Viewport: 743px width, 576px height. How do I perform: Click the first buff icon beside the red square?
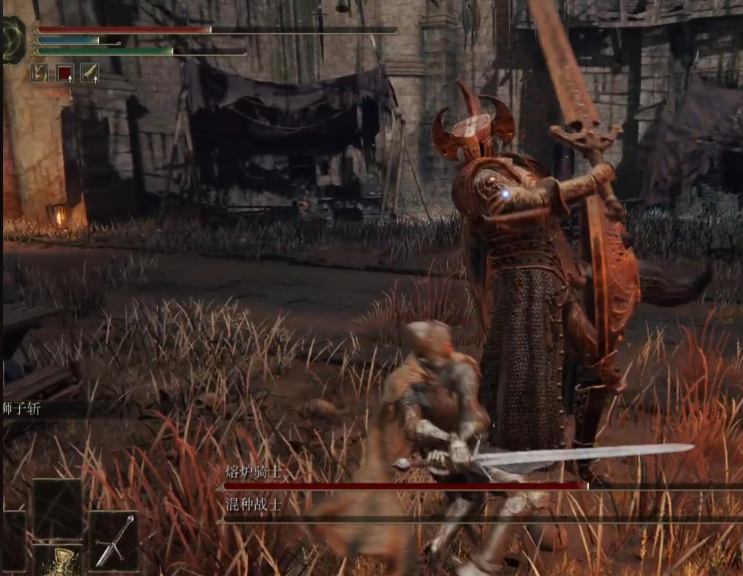point(39,72)
